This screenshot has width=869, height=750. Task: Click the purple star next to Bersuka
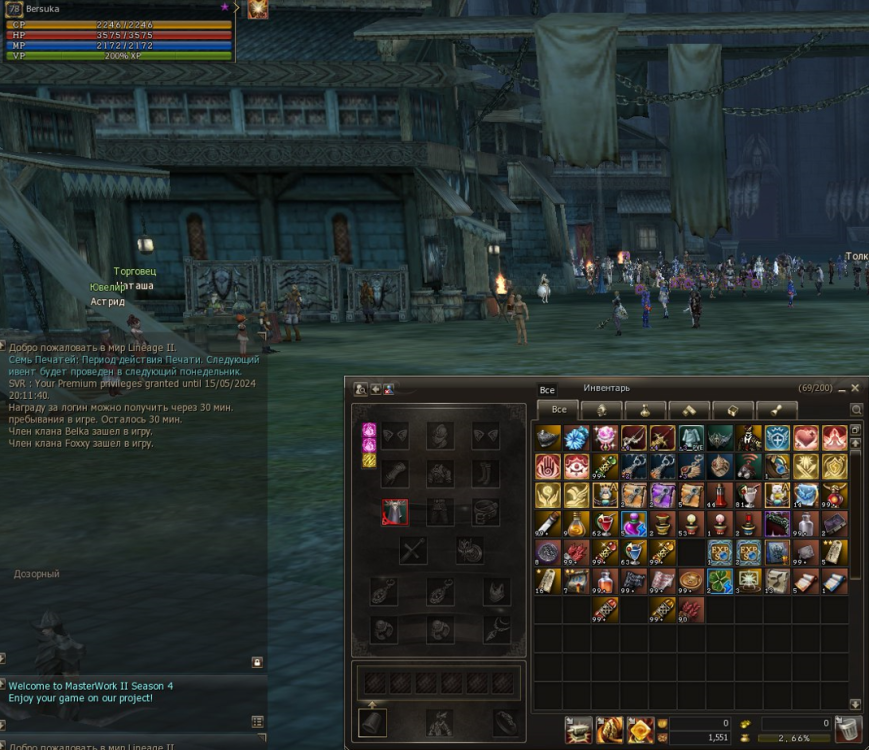(225, 8)
